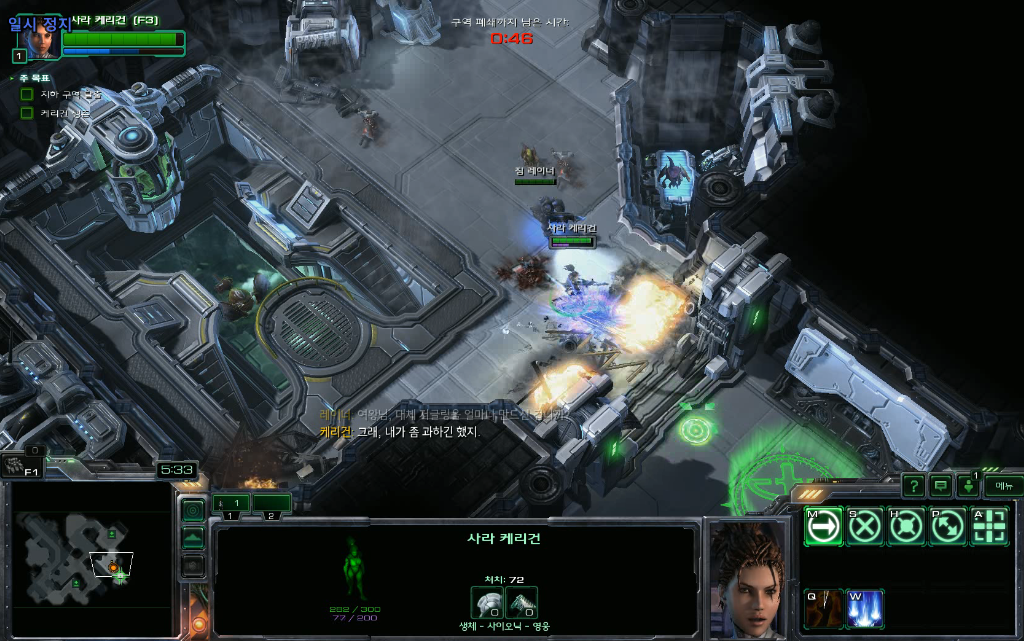Click the green person icon button

[968, 487]
